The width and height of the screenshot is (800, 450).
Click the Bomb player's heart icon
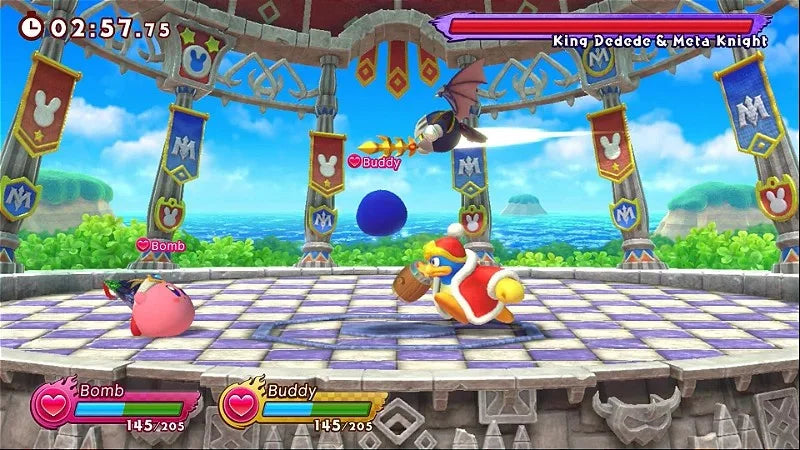52,406
